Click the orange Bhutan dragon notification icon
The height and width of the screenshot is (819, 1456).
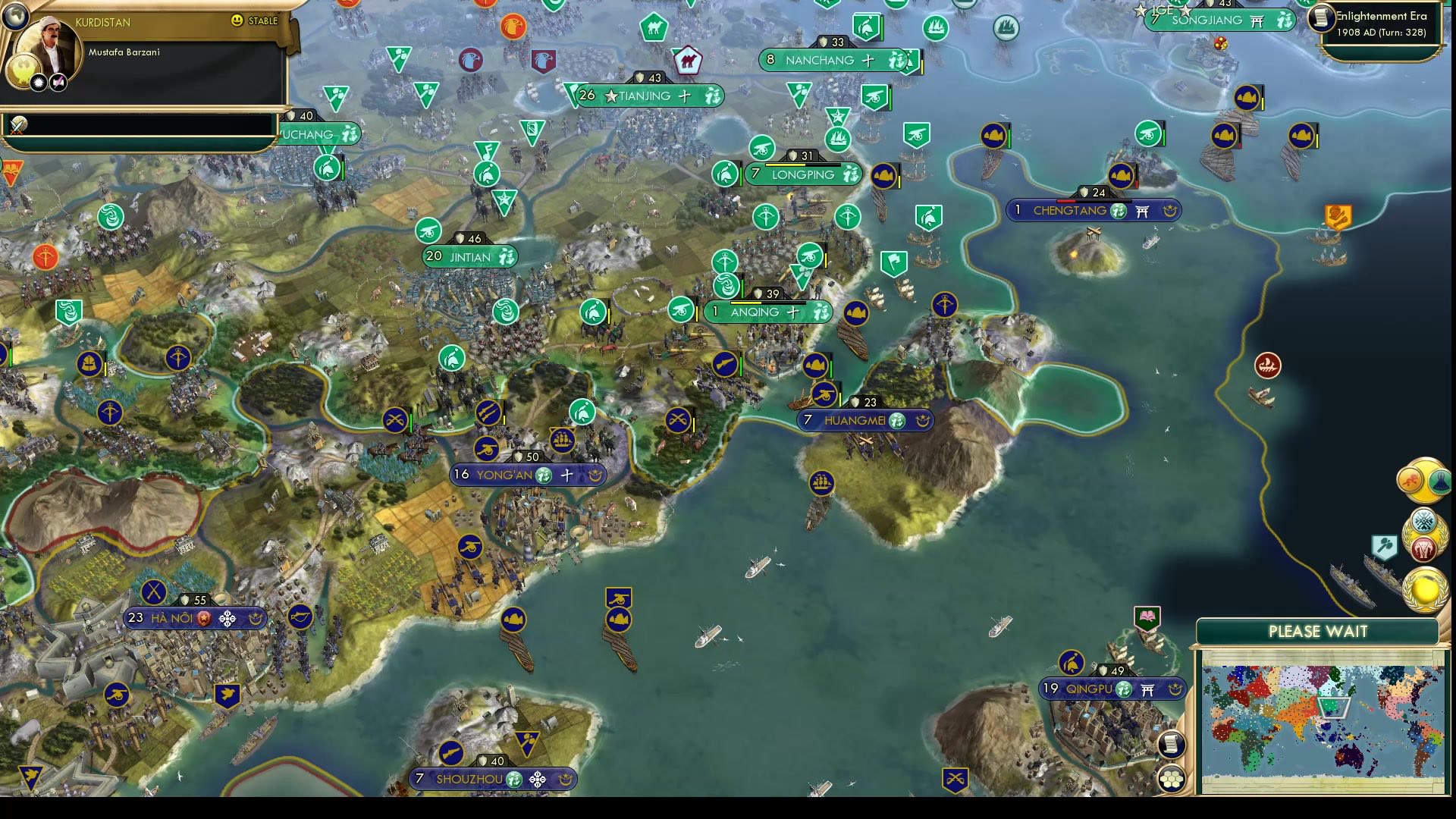pyautogui.click(x=1409, y=479)
